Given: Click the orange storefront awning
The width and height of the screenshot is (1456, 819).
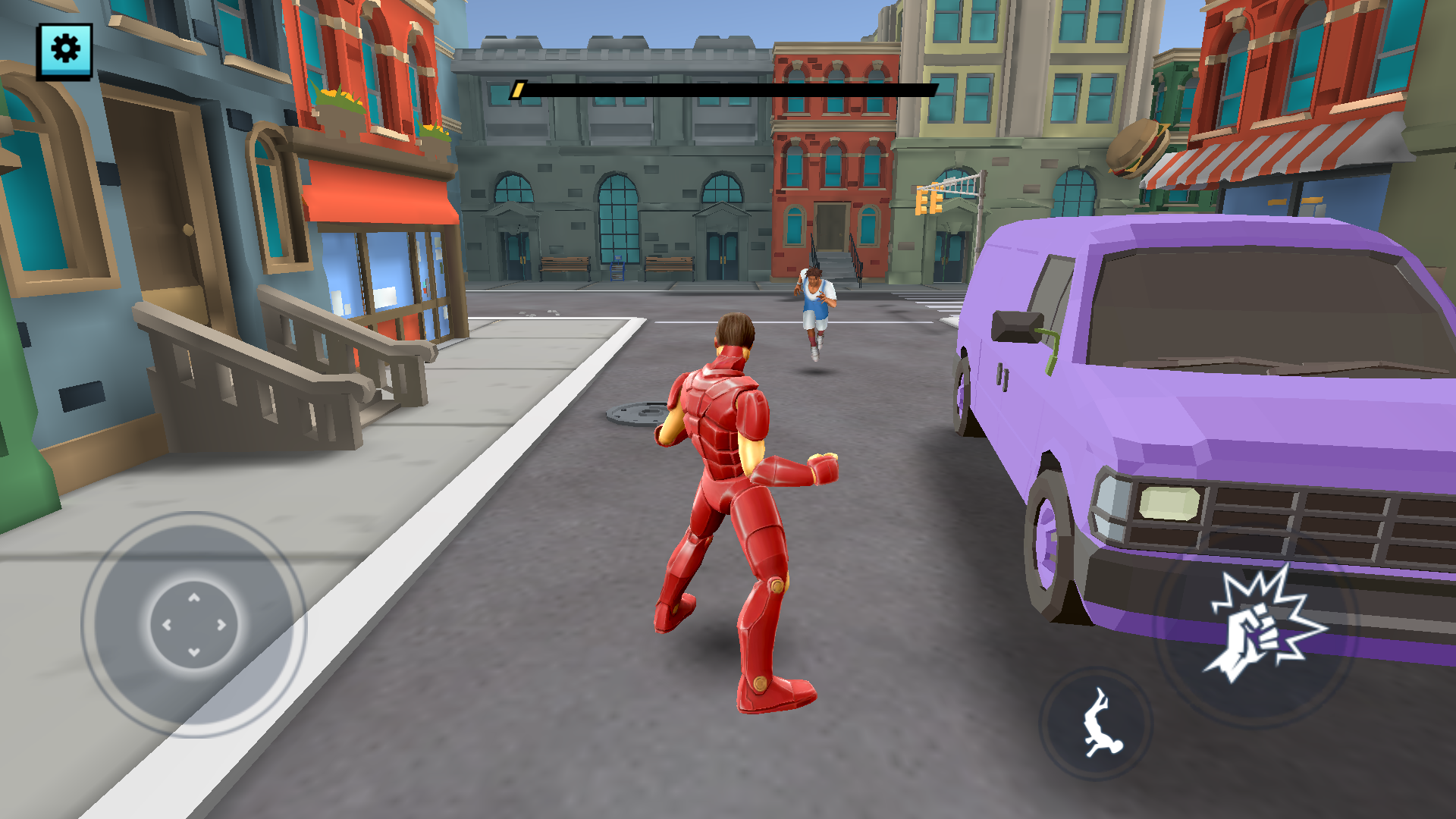Looking at the screenshot, I should point(375,193).
